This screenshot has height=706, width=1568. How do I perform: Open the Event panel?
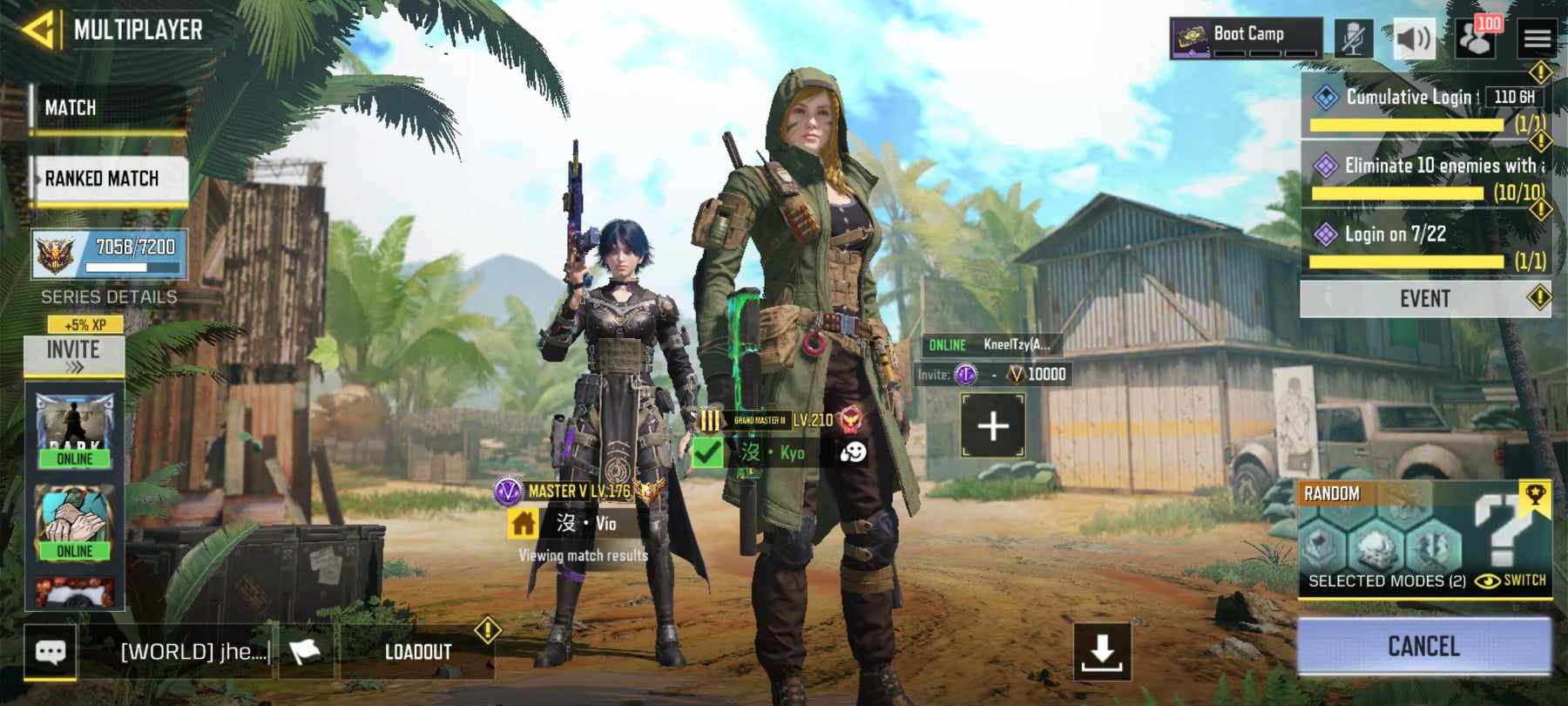[1425, 299]
